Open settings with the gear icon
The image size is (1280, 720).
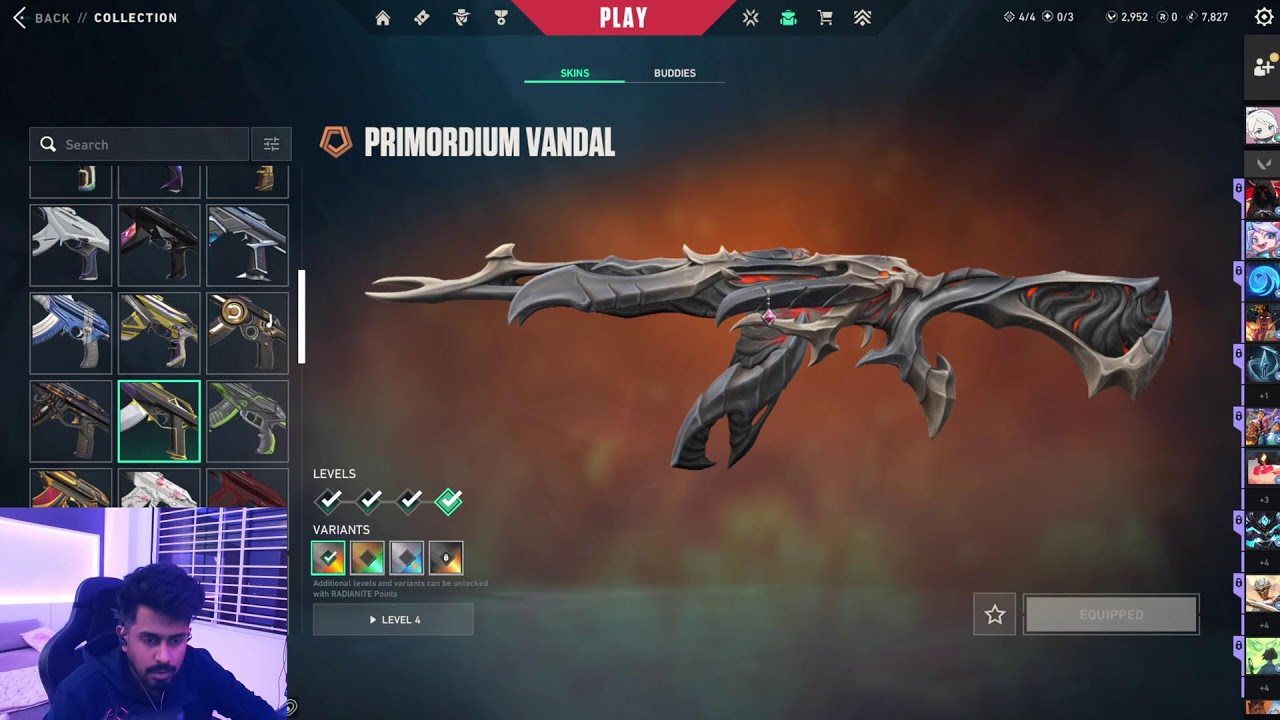coord(1263,17)
